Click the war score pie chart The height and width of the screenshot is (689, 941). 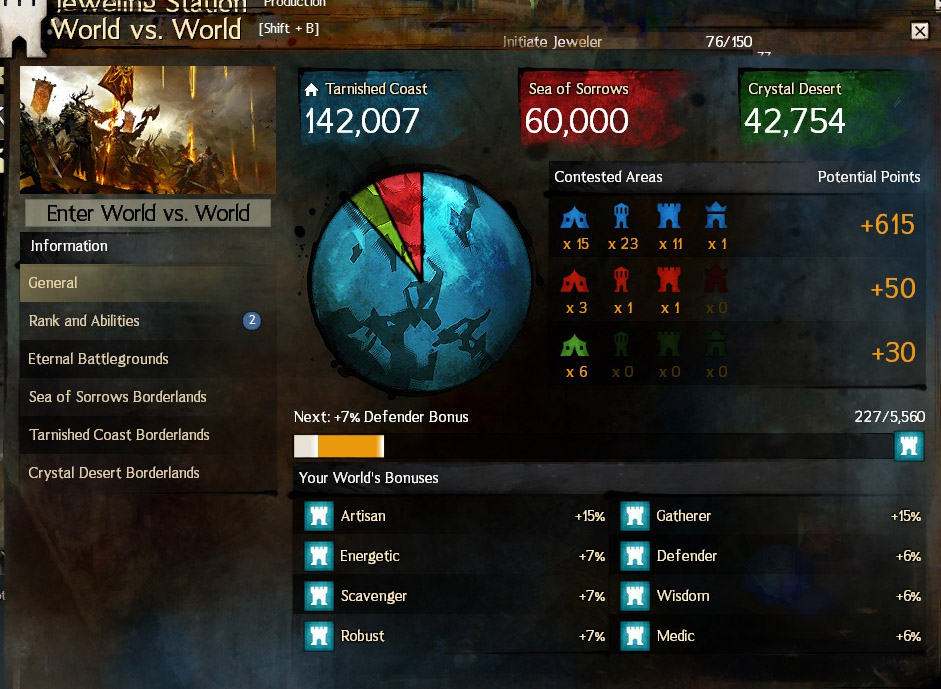click(x=420, y=282)
